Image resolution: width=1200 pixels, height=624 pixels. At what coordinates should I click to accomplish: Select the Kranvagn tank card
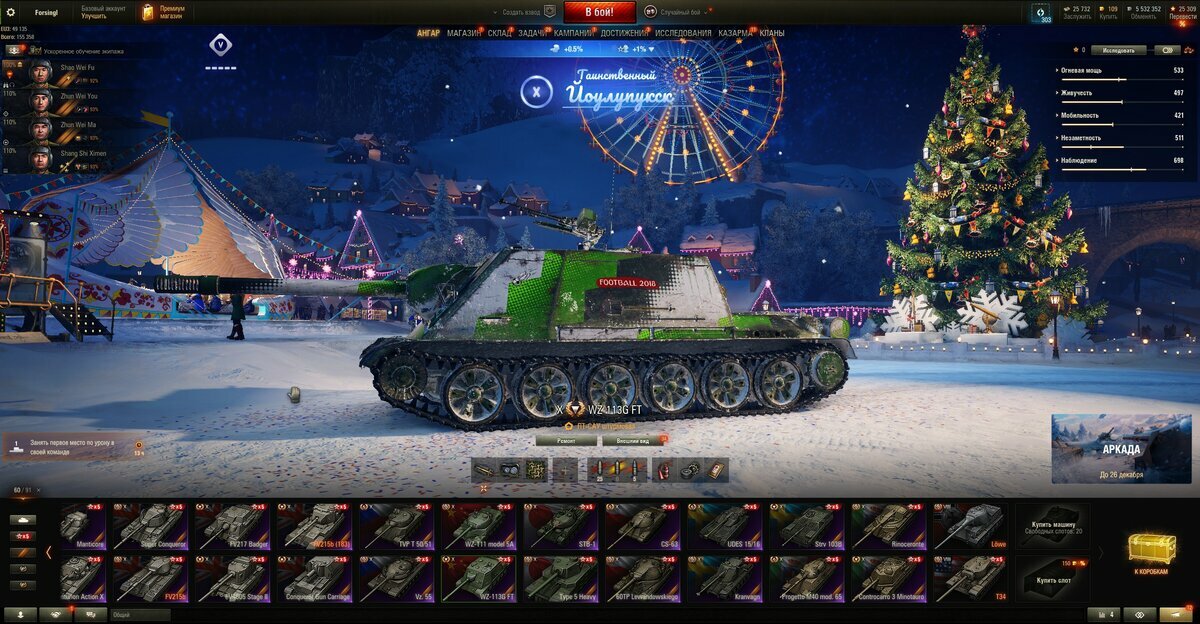[x=722, y=579]
